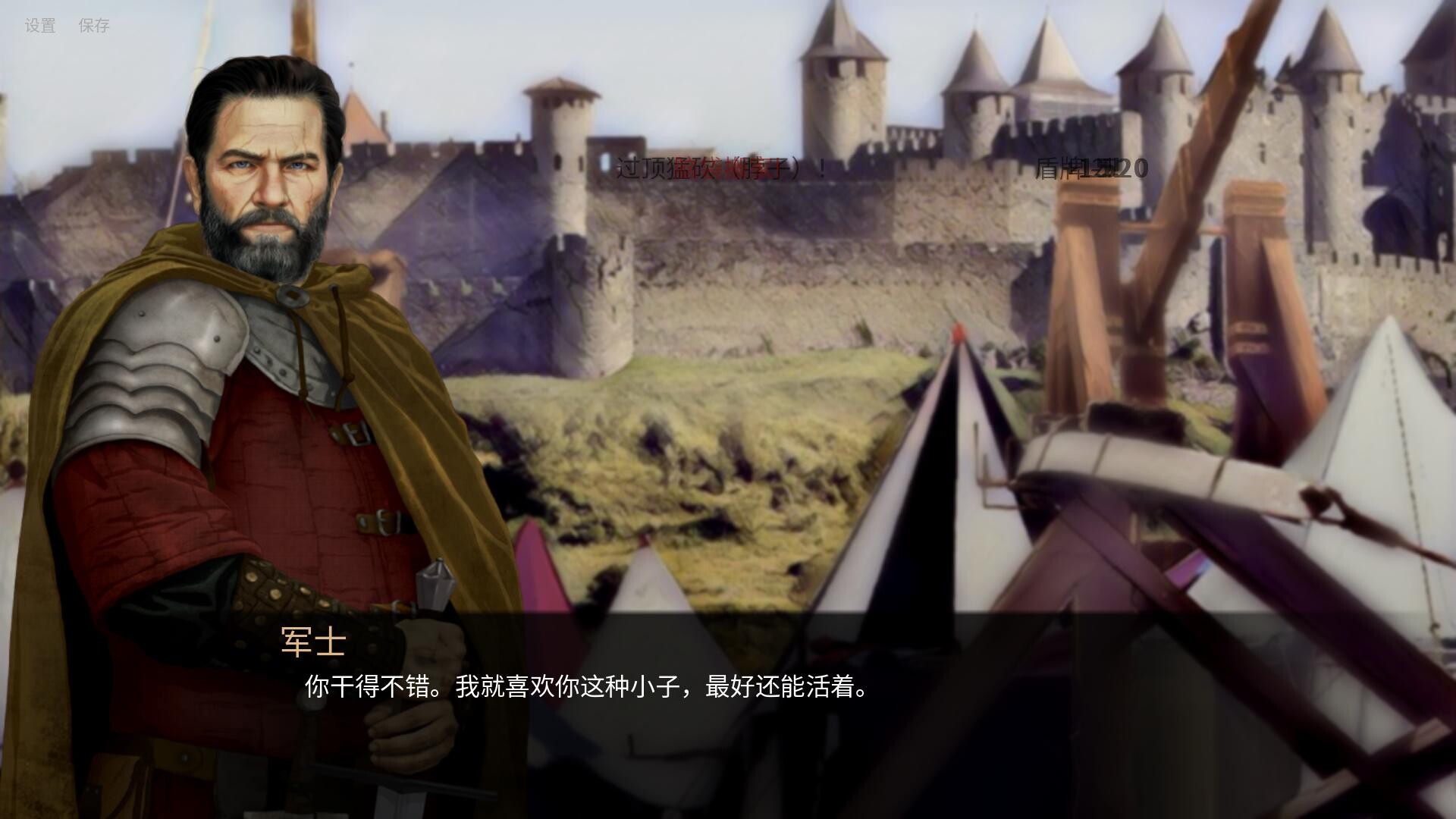Click 保存 to save the game
Screen dimensions: 1456x819
(x=93, y=26)
